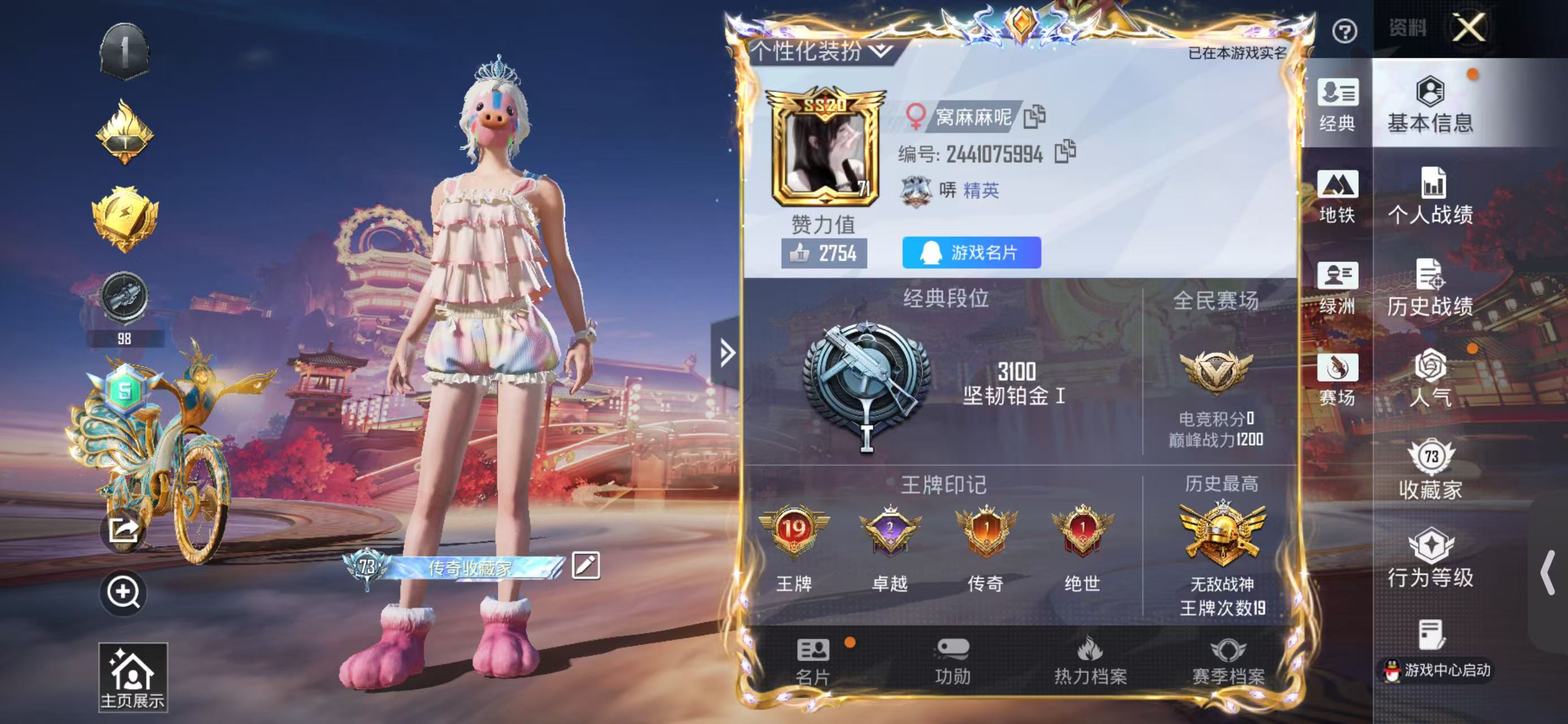Image resolution: width=1568 pixels, height=724 pixels.
Task: Click the blue 游戏名片 button
Action: [971, 253]
